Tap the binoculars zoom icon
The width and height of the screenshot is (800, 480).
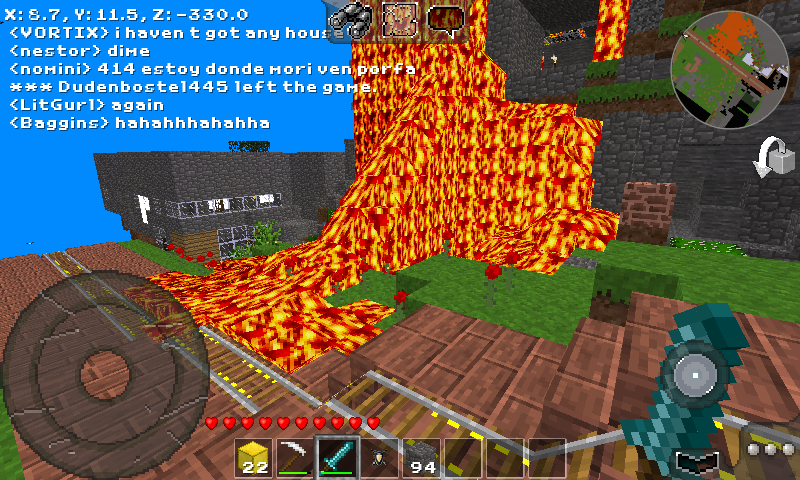(x=352, y=19)
